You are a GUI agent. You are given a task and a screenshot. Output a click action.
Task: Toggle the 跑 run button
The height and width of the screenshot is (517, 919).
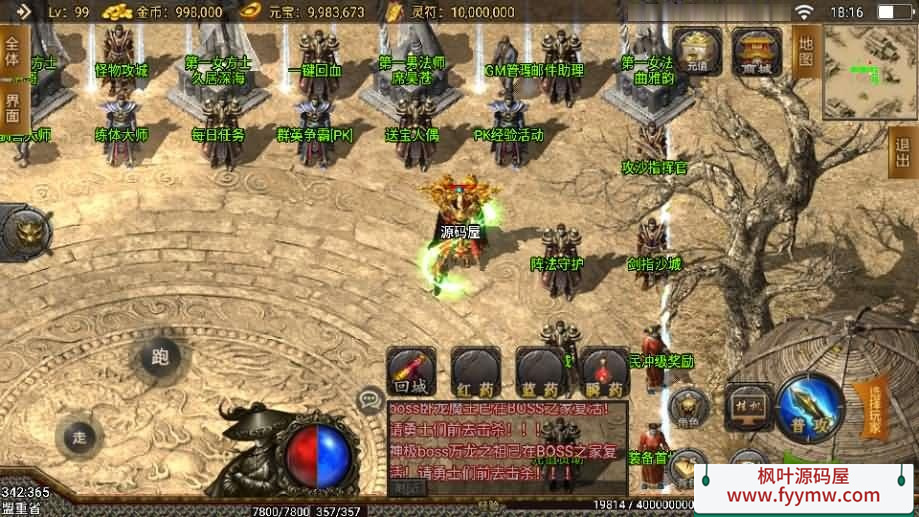point(160,358)
